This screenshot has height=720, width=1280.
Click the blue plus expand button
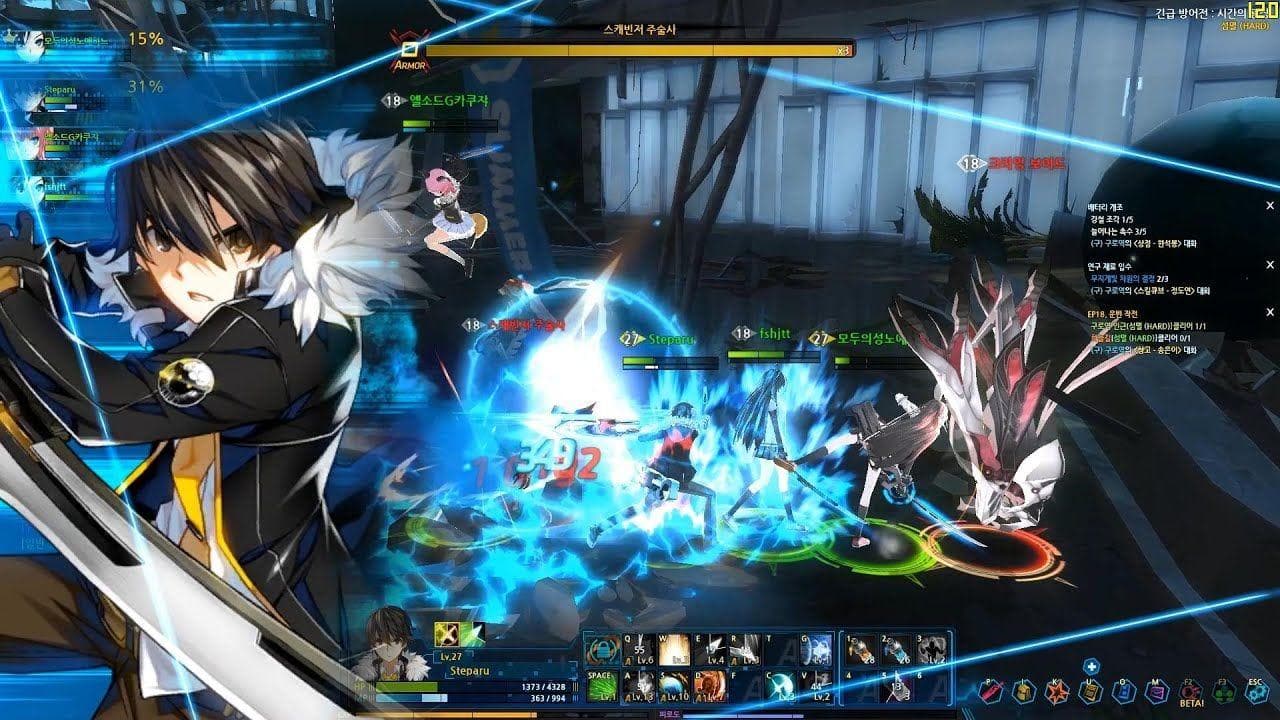click(1093, 667)
